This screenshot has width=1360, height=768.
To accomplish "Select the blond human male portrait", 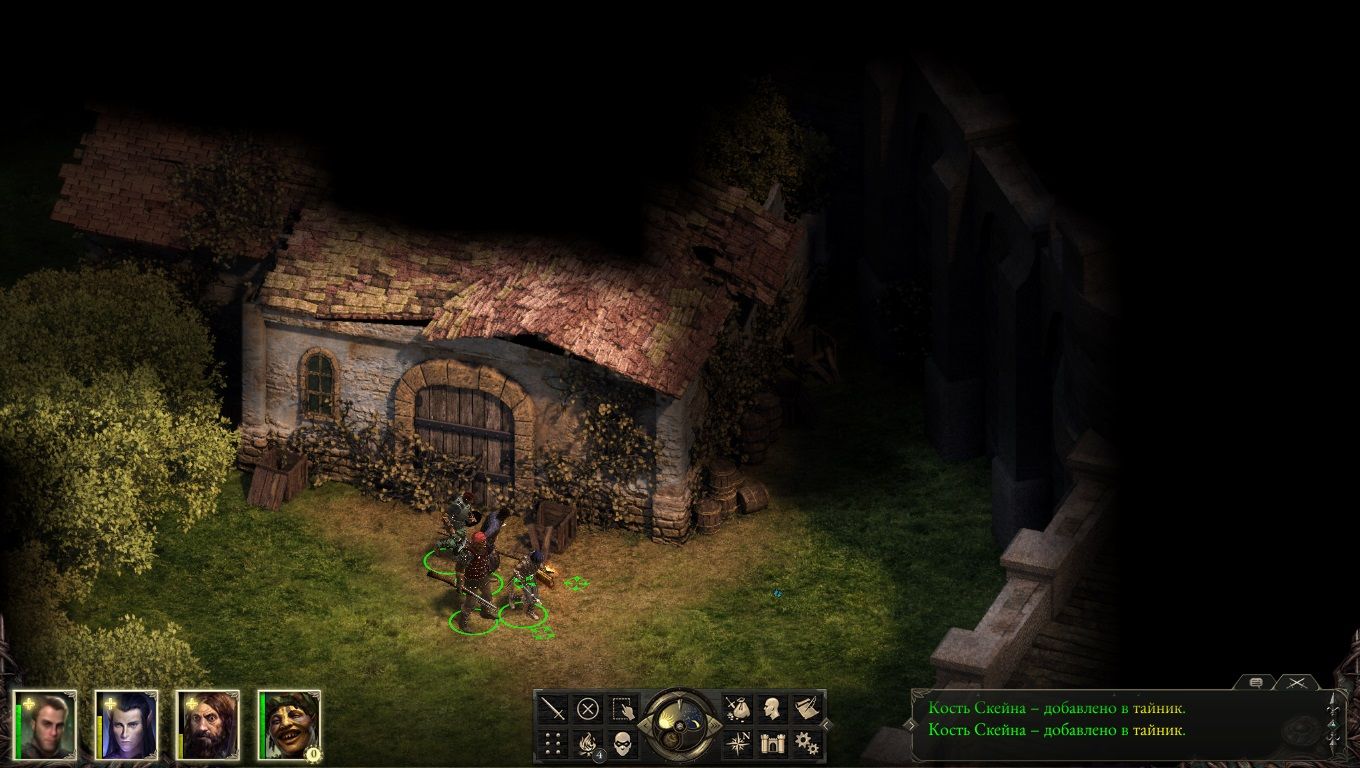I will tap(45, 724).
